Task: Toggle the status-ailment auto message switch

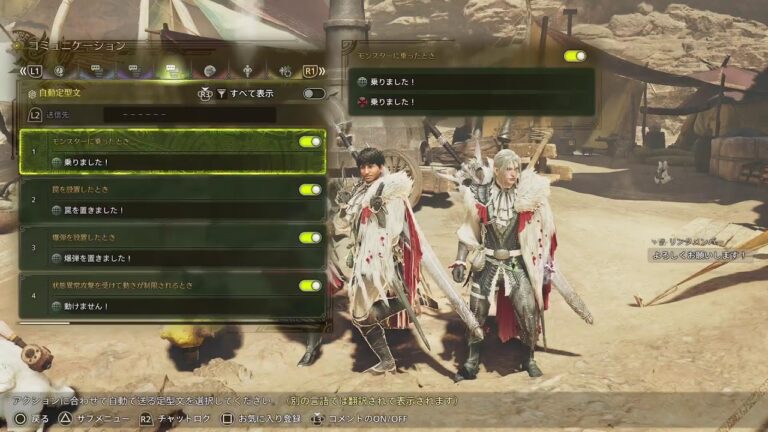Action: [309, 285]
